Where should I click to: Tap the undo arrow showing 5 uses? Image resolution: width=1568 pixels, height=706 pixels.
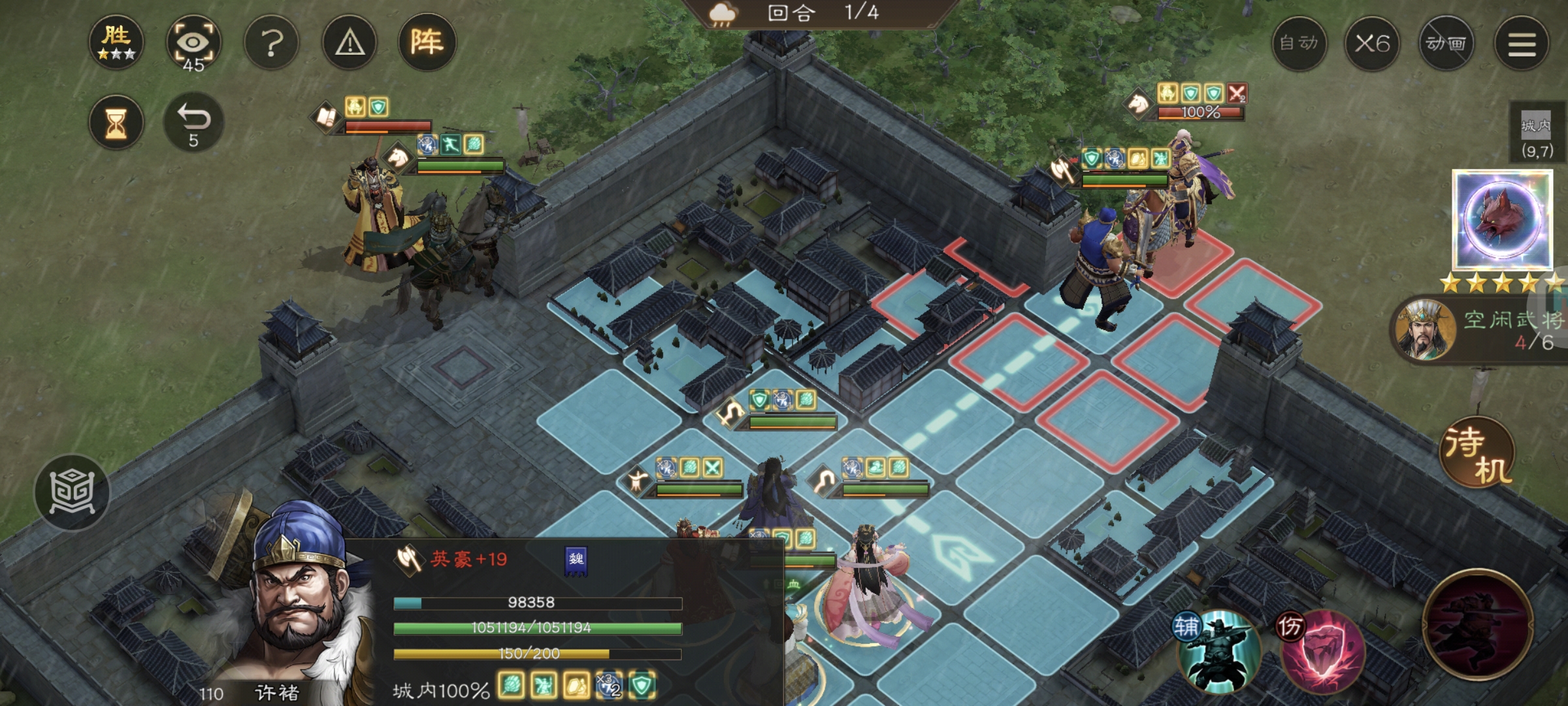194,121
